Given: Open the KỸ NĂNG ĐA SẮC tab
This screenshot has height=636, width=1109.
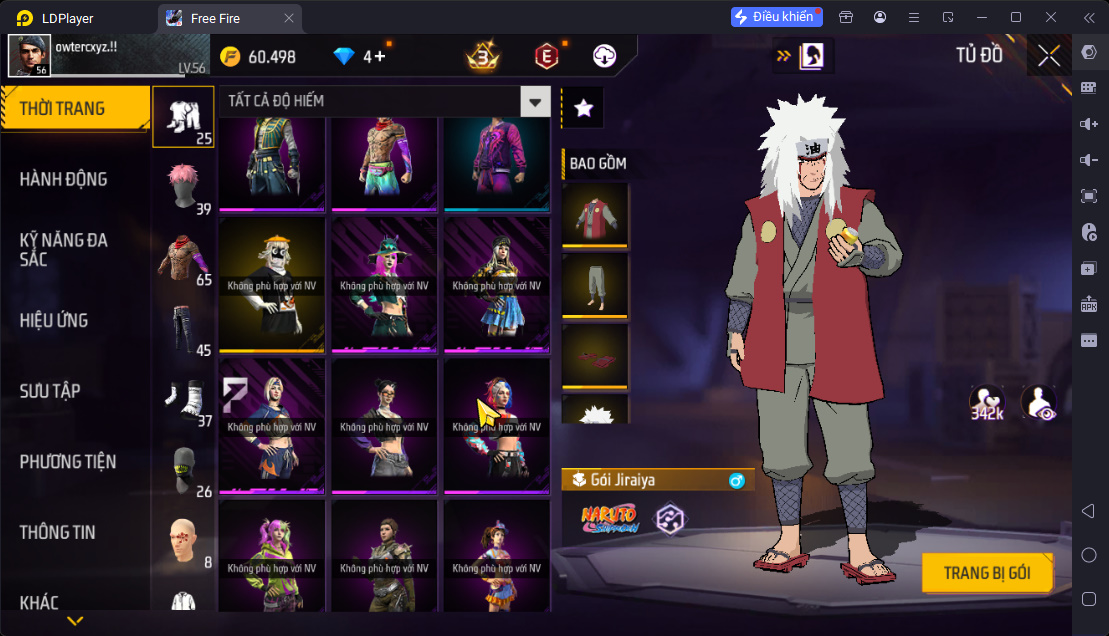Looking at the screenshot, I should pyautogui.click(x=64, y=249).
